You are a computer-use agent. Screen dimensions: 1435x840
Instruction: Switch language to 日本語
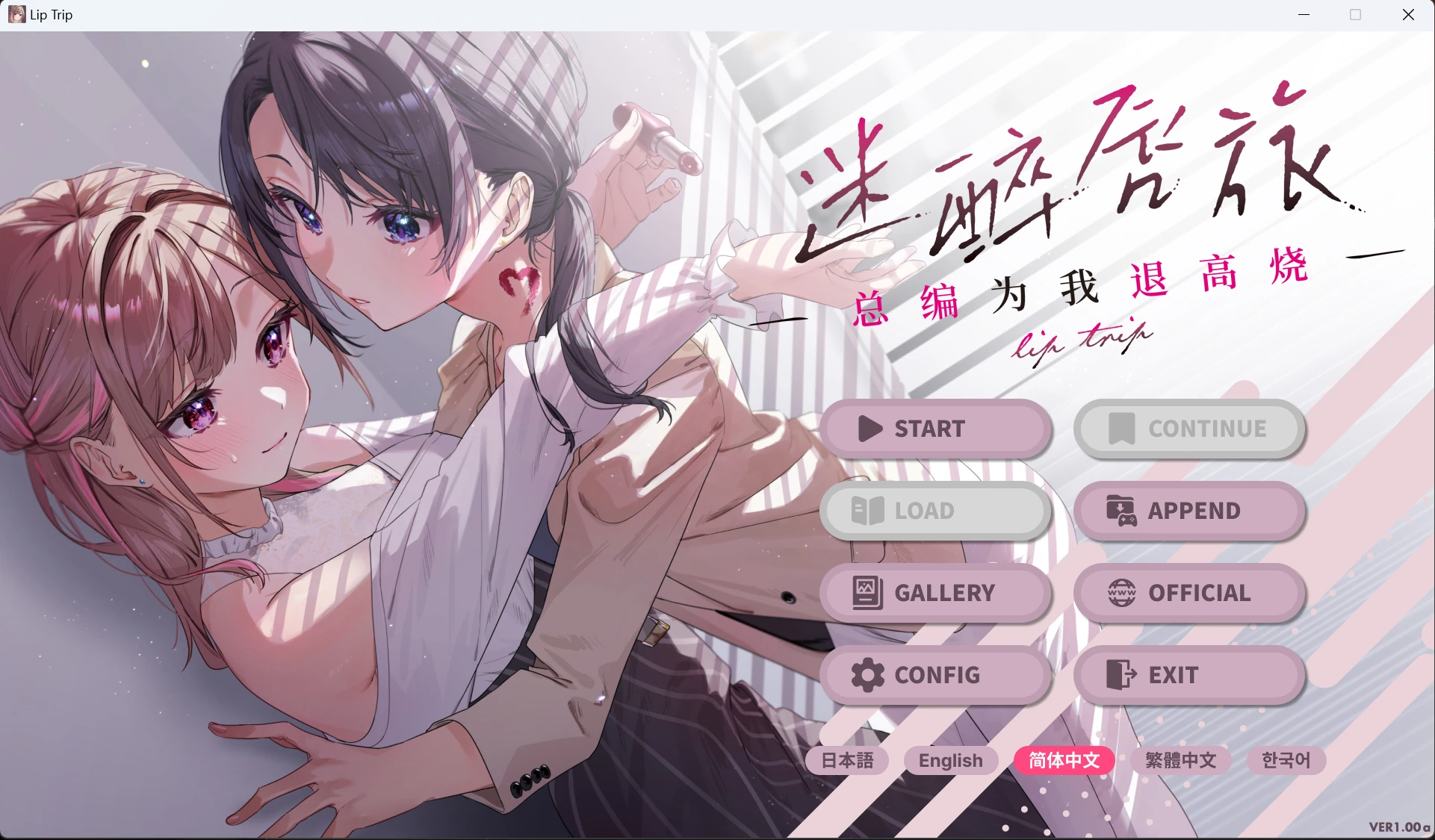847,761
